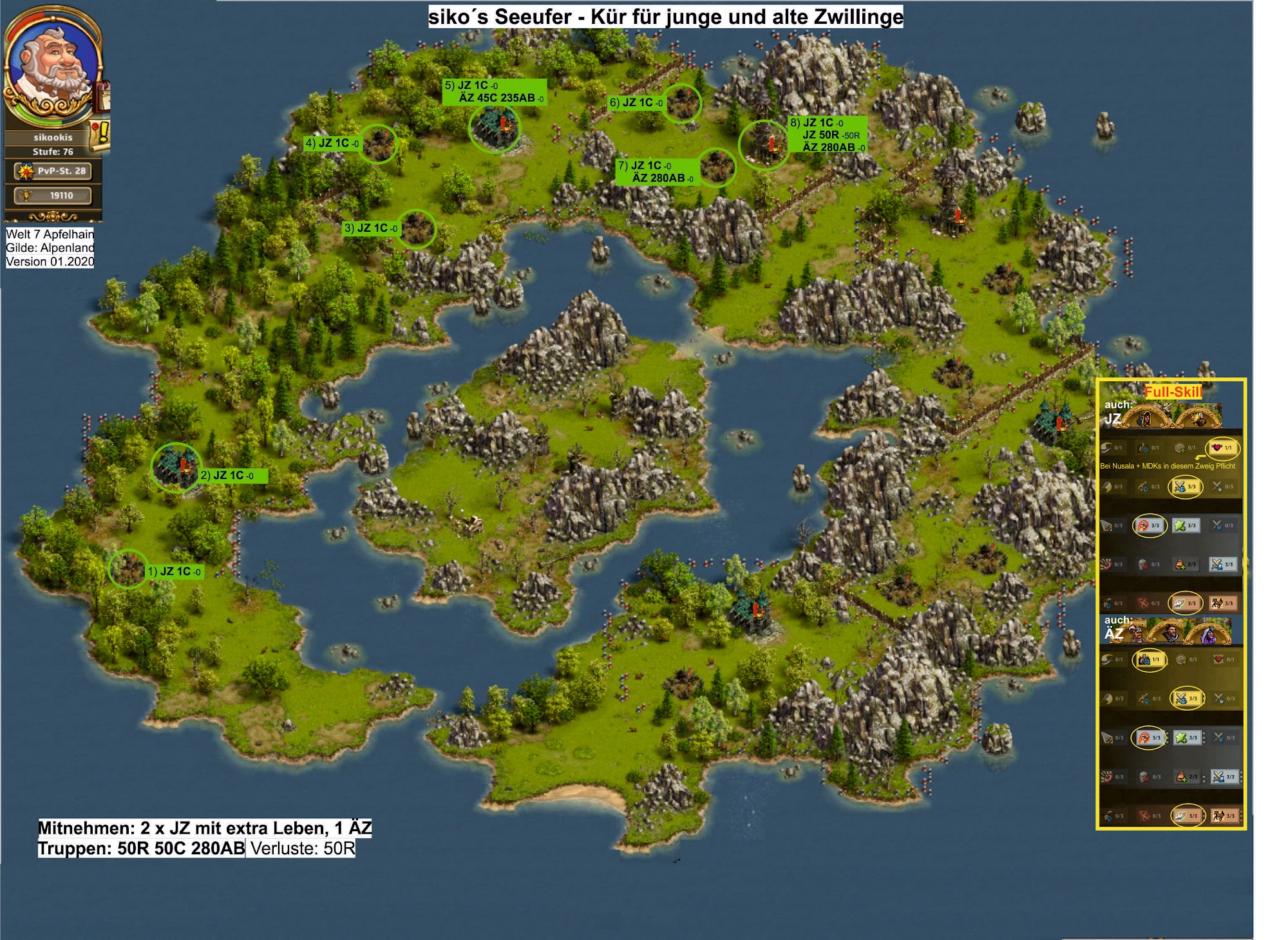
Task: Open the sikookis player avatar portrait
Action: click(53, 66)
